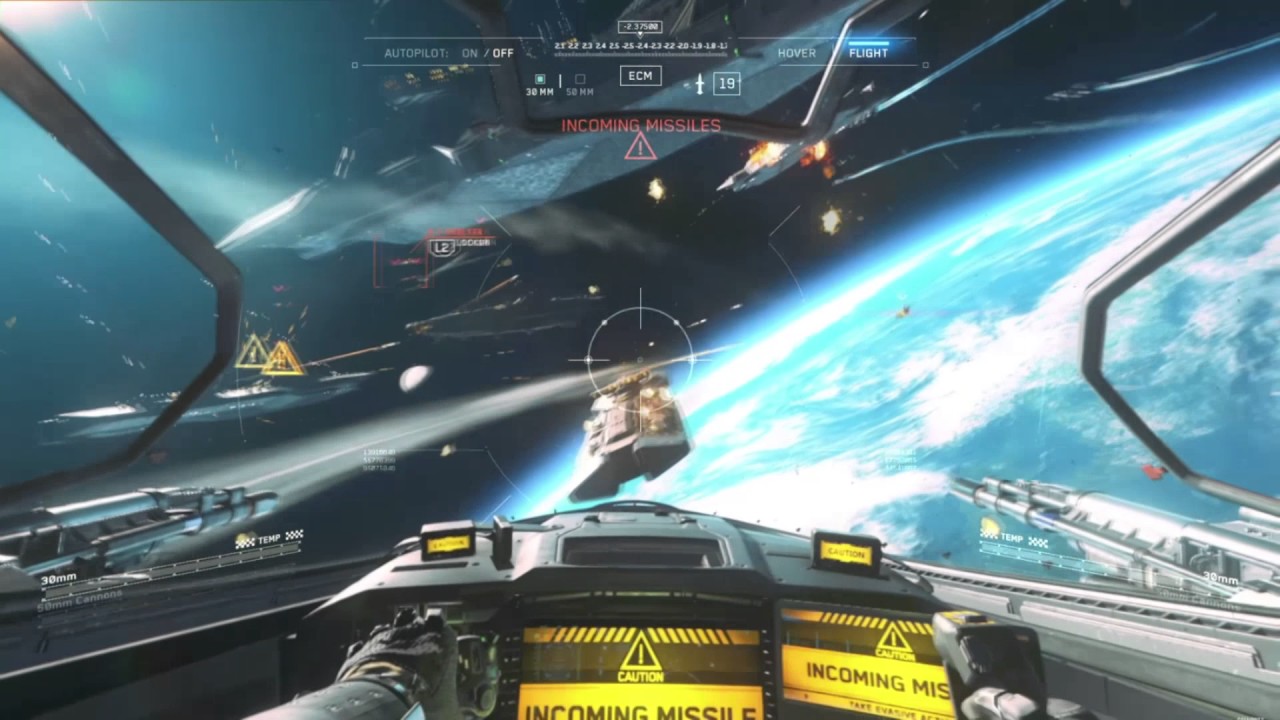Screen dimensions: 1280x720
Task: Switch to HOVER mode
Action: 796,53
